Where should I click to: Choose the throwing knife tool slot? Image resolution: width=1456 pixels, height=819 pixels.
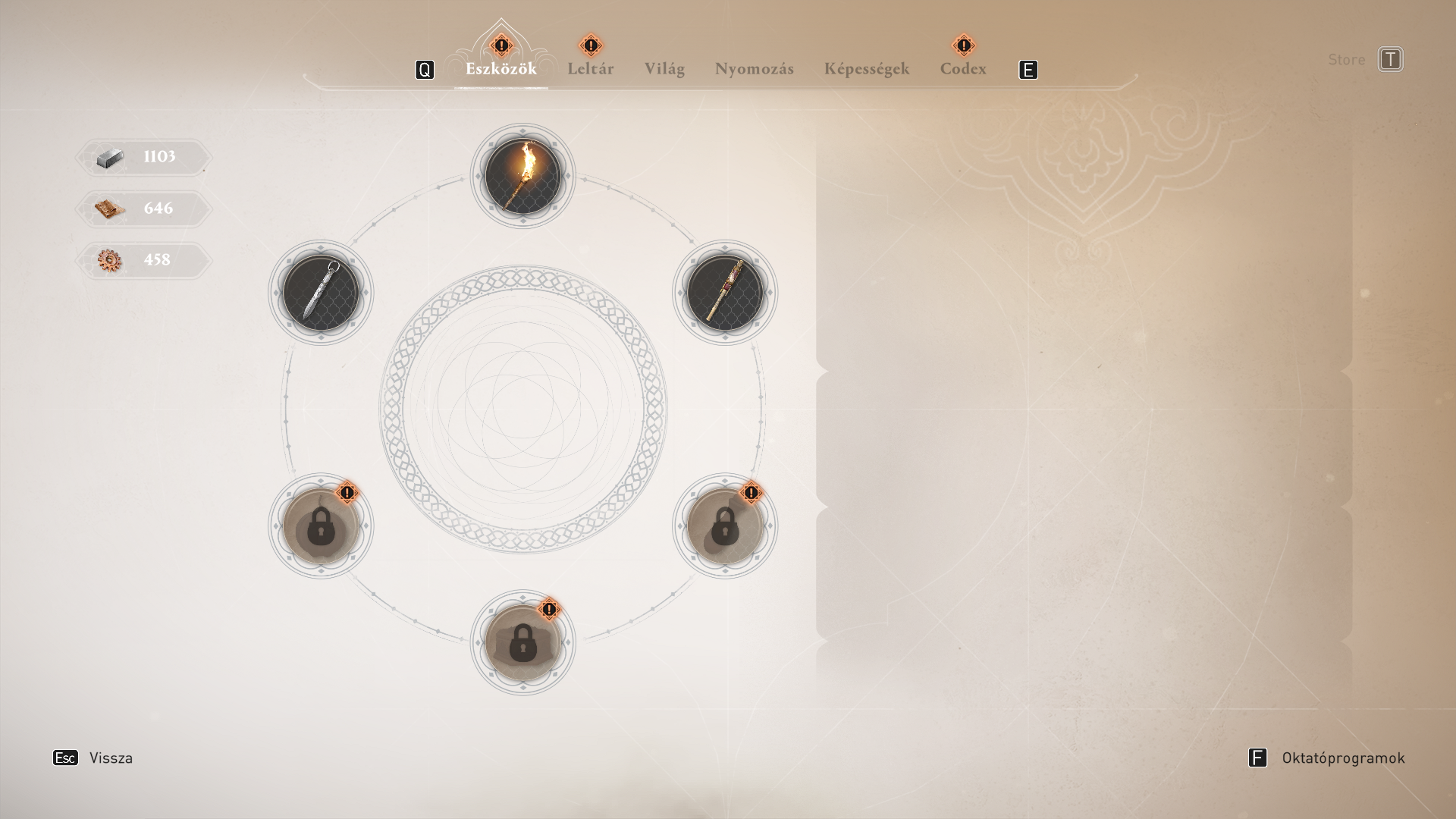[x=321, y=293]
